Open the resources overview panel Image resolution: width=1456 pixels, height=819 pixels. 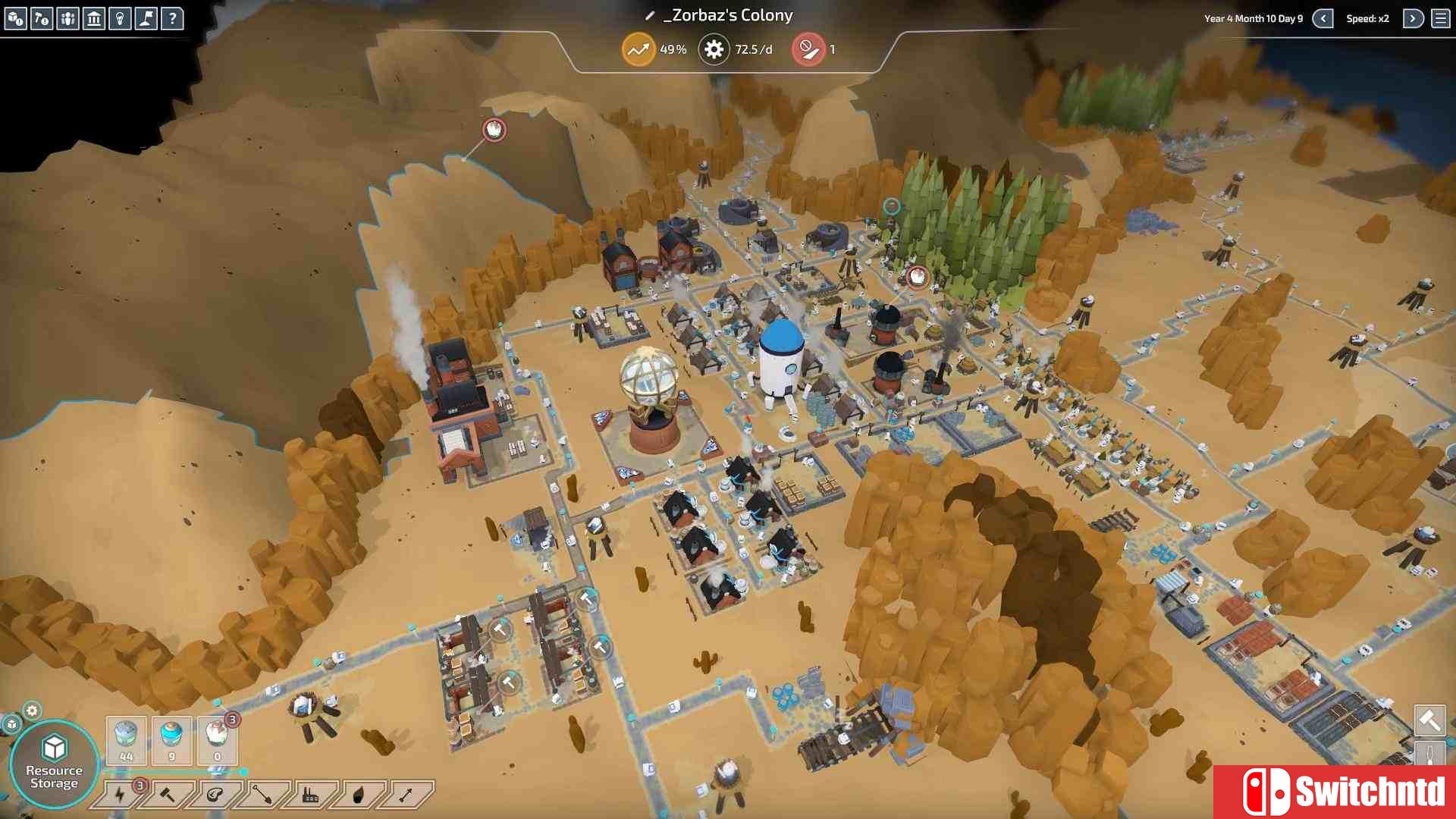coord(15,19)
